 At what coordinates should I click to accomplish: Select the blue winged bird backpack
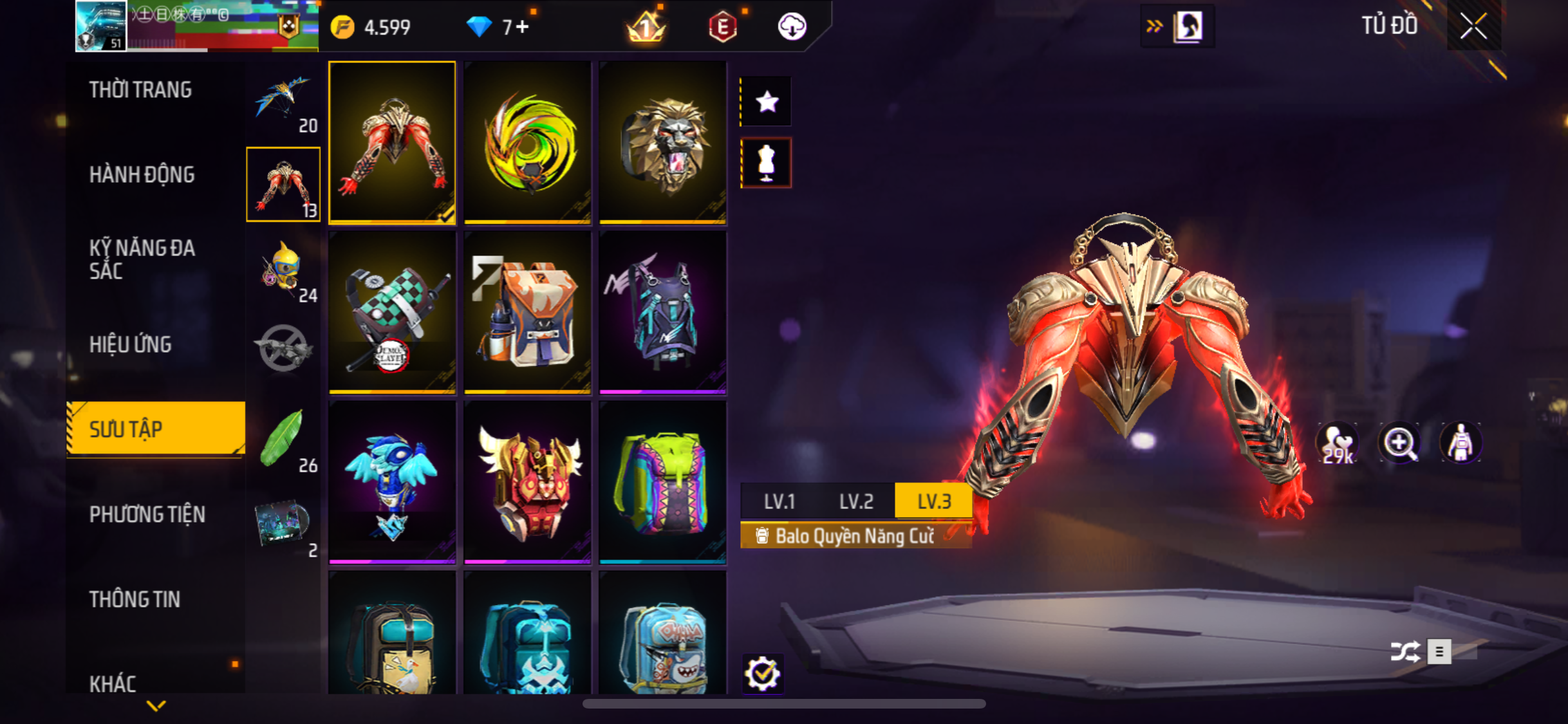pos(392,483)
